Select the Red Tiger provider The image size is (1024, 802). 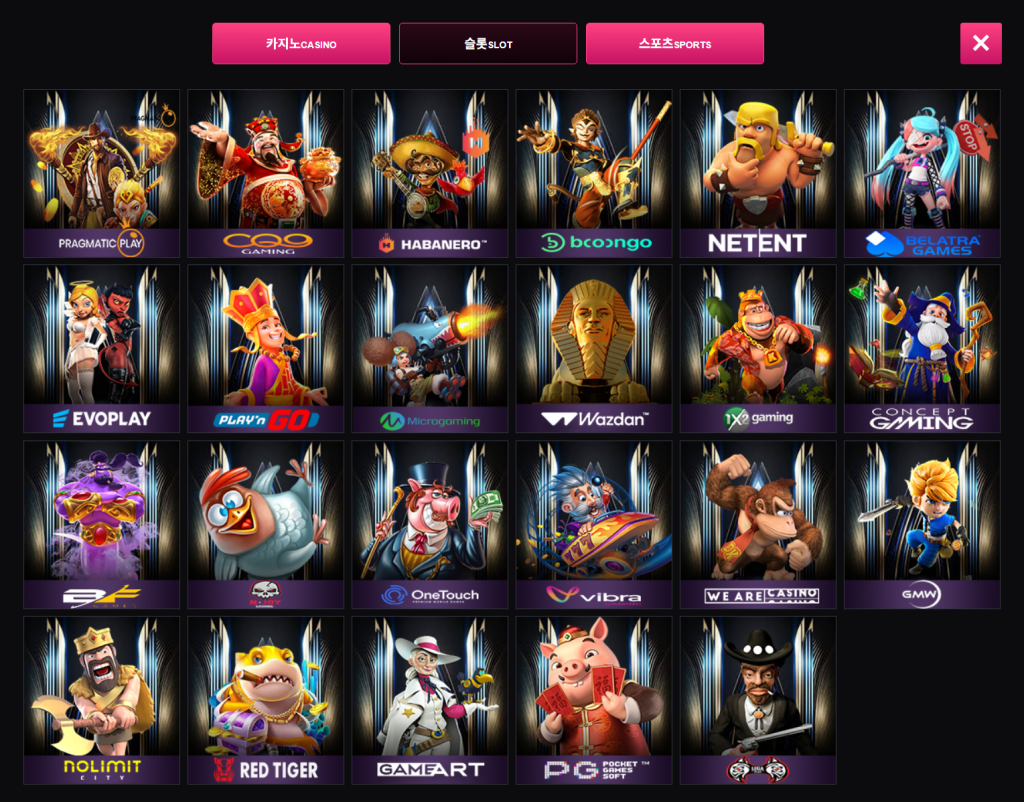coord(266,700)
